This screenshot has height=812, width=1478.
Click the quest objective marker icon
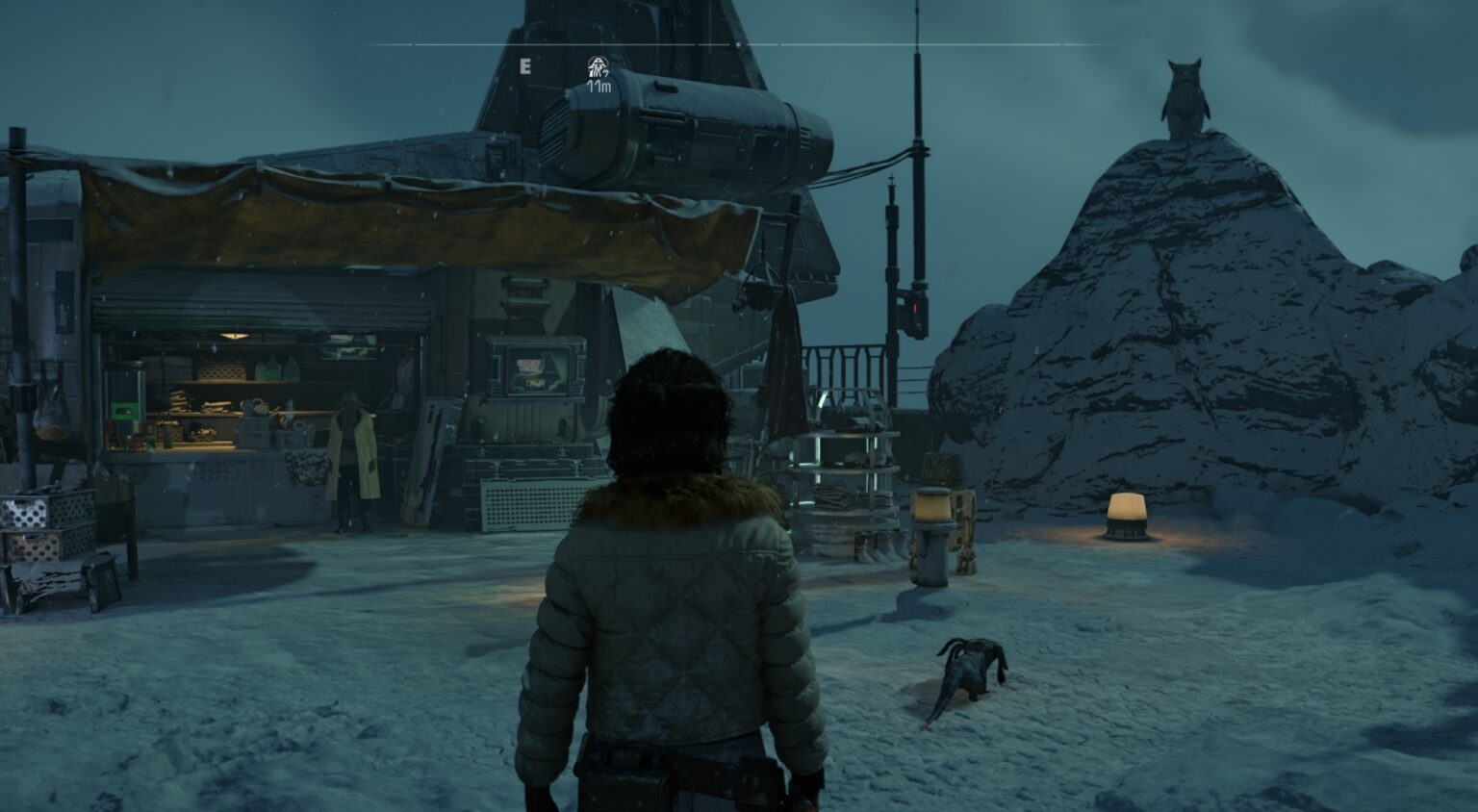(597, 69)
